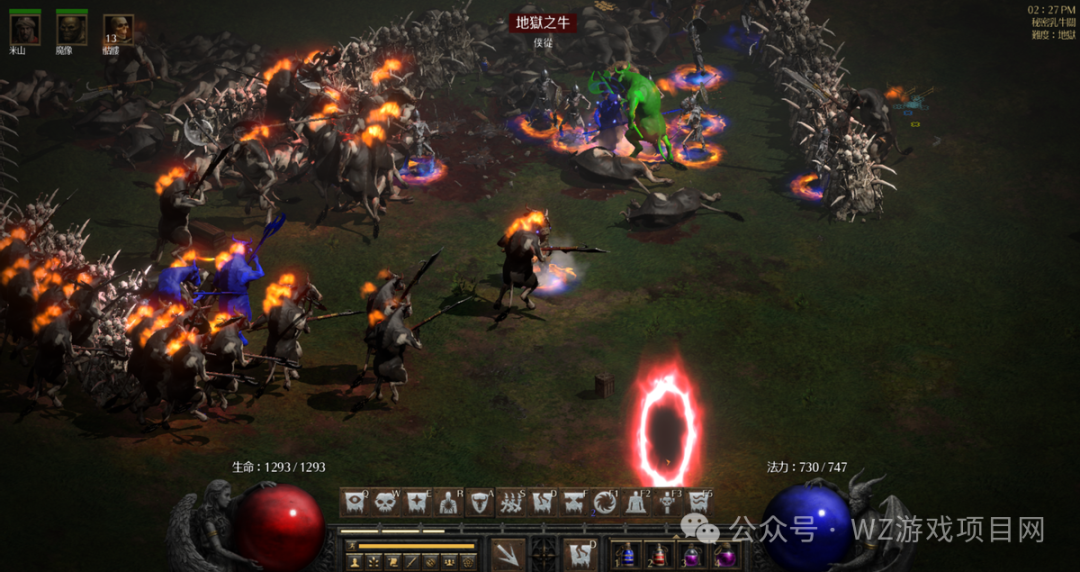Choose the hourglass skill bound to F
The height and width of the screenshot is (572, 1080).
tap(574, 502)
